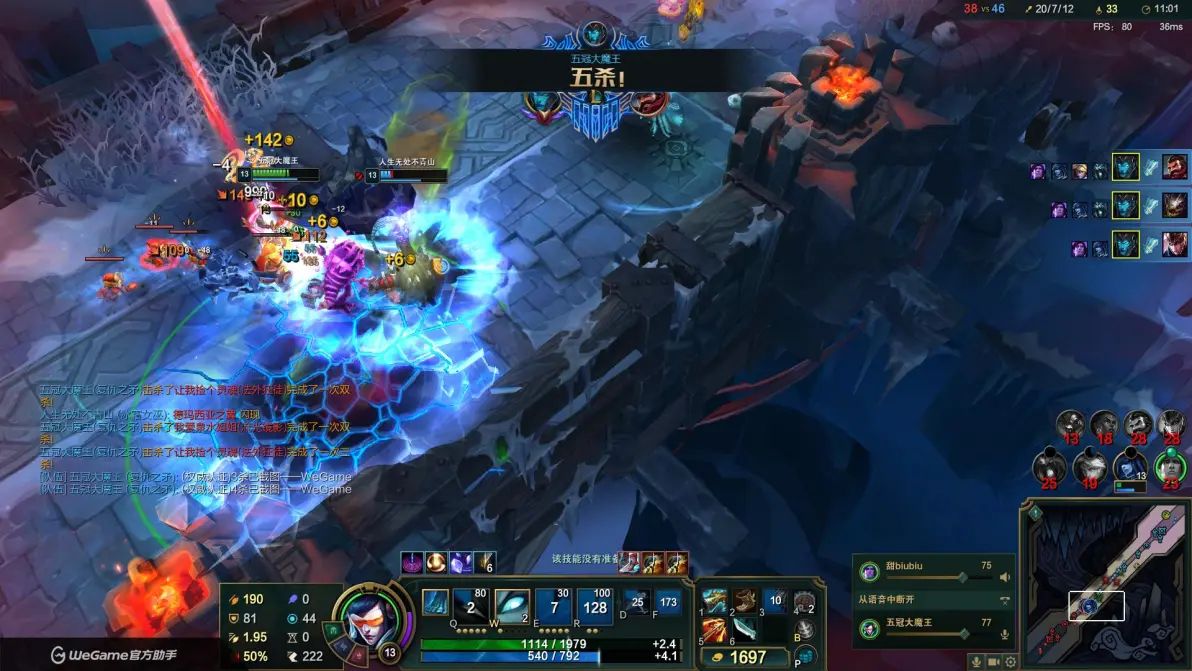This screenshot has height=671, width=1192.
Task: Toggle the camera button beside the settings gear
Action: coord(994,661)
